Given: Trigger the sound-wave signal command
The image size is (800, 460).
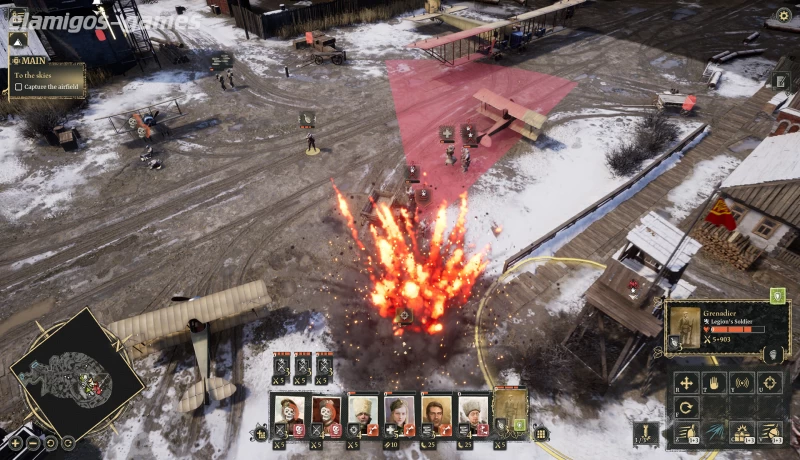Looking at the screenshot, I should pyautogui.click(x=742, y=382).
